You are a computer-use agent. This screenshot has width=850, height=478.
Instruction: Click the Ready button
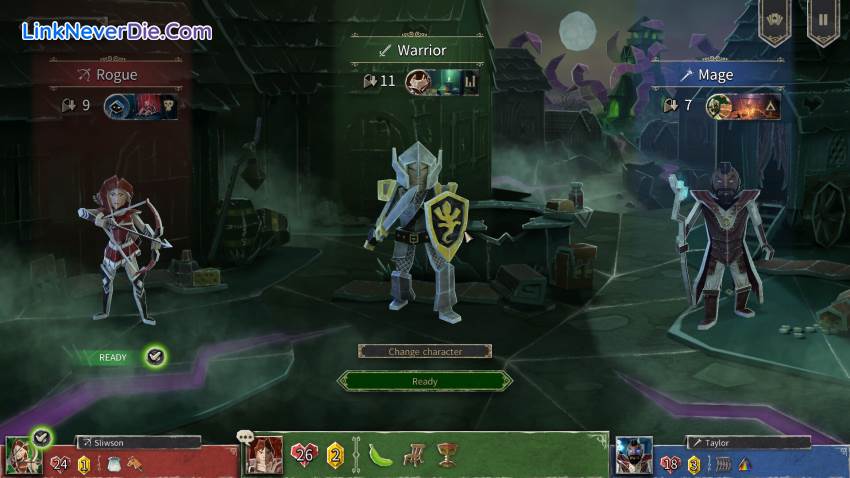[x=424, y=381]
